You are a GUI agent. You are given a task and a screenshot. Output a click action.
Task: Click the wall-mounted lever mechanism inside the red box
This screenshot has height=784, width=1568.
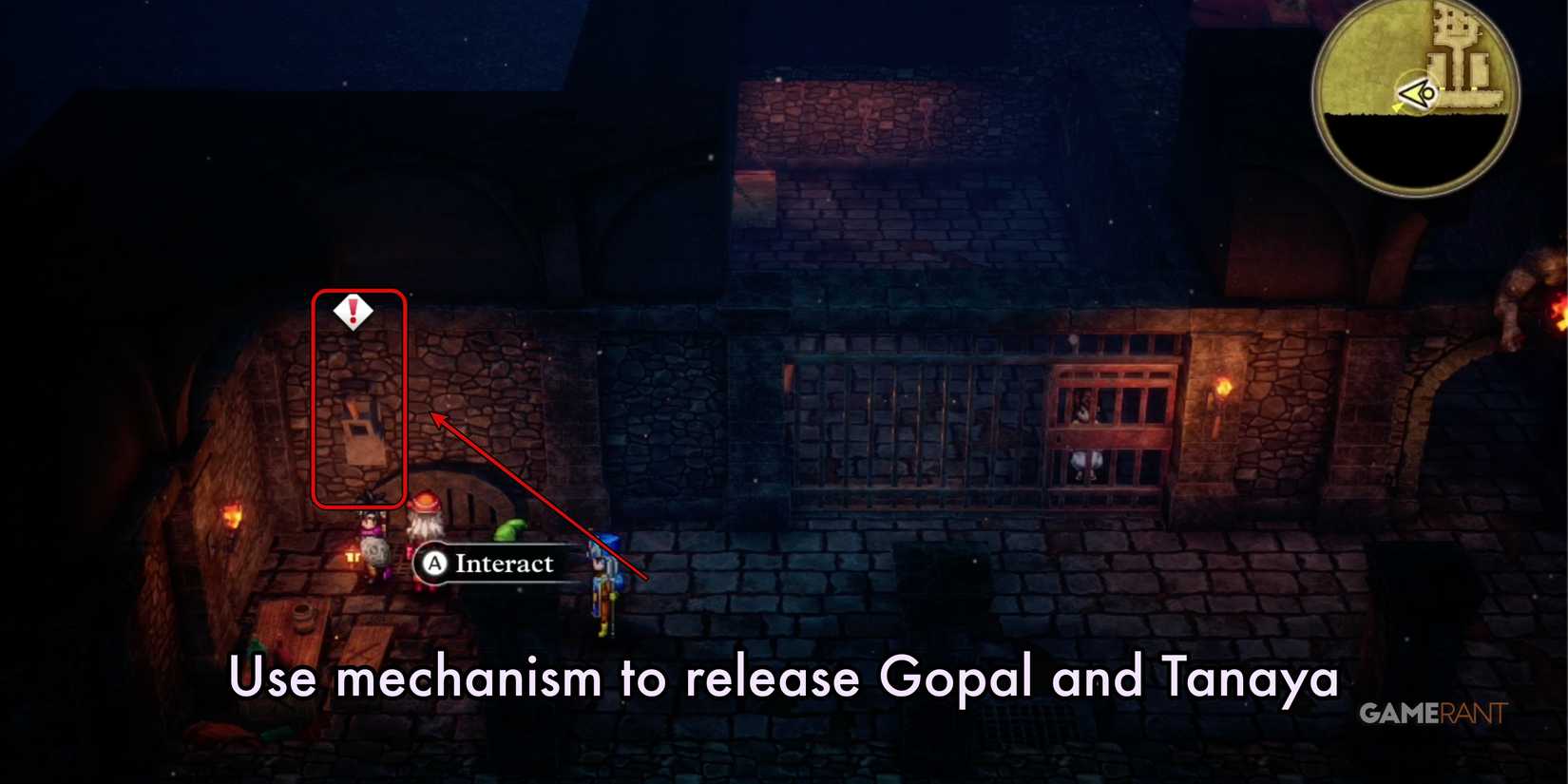(x=361, y=428)
